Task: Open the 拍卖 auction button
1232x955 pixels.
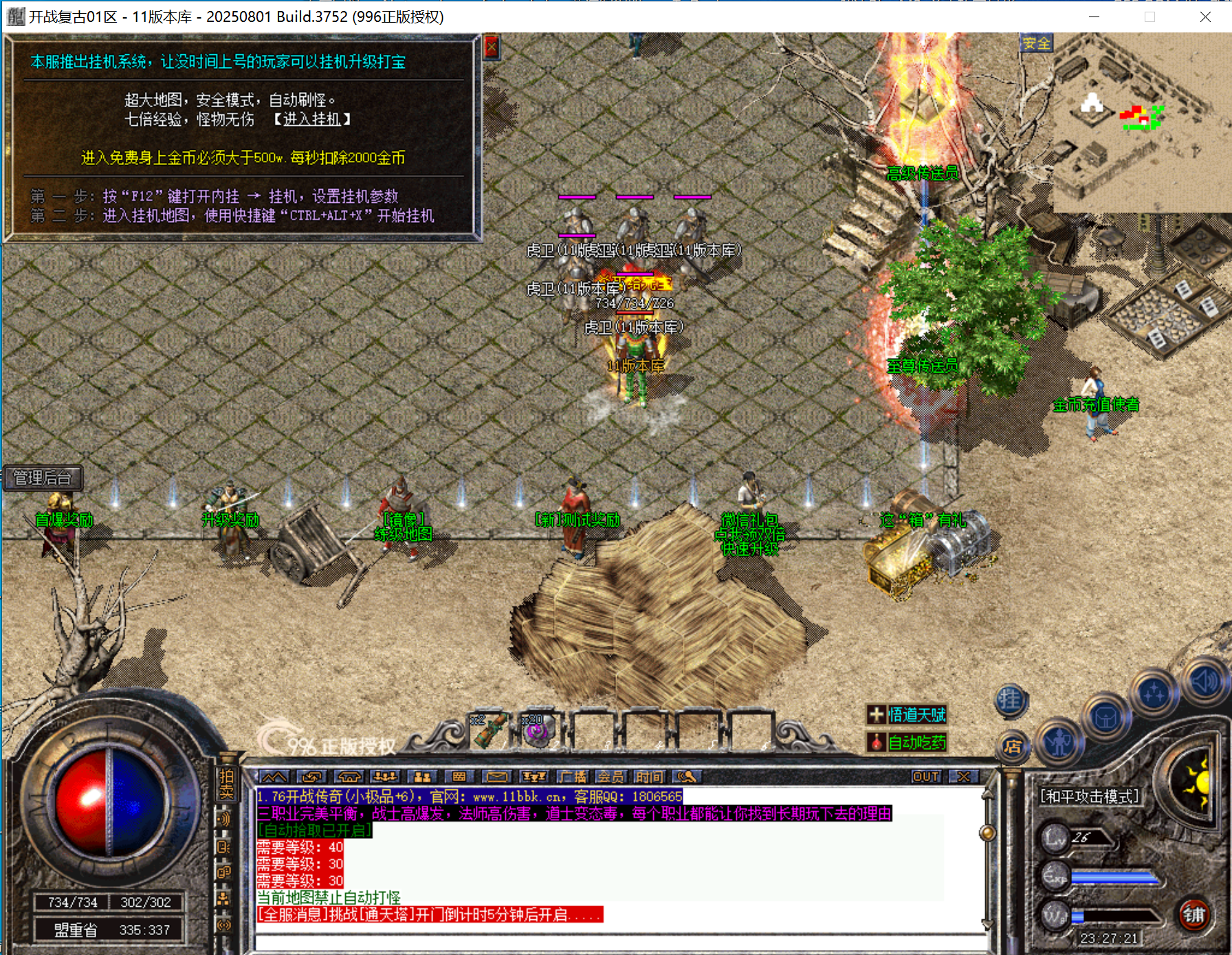Action: (x=226, y=784)
